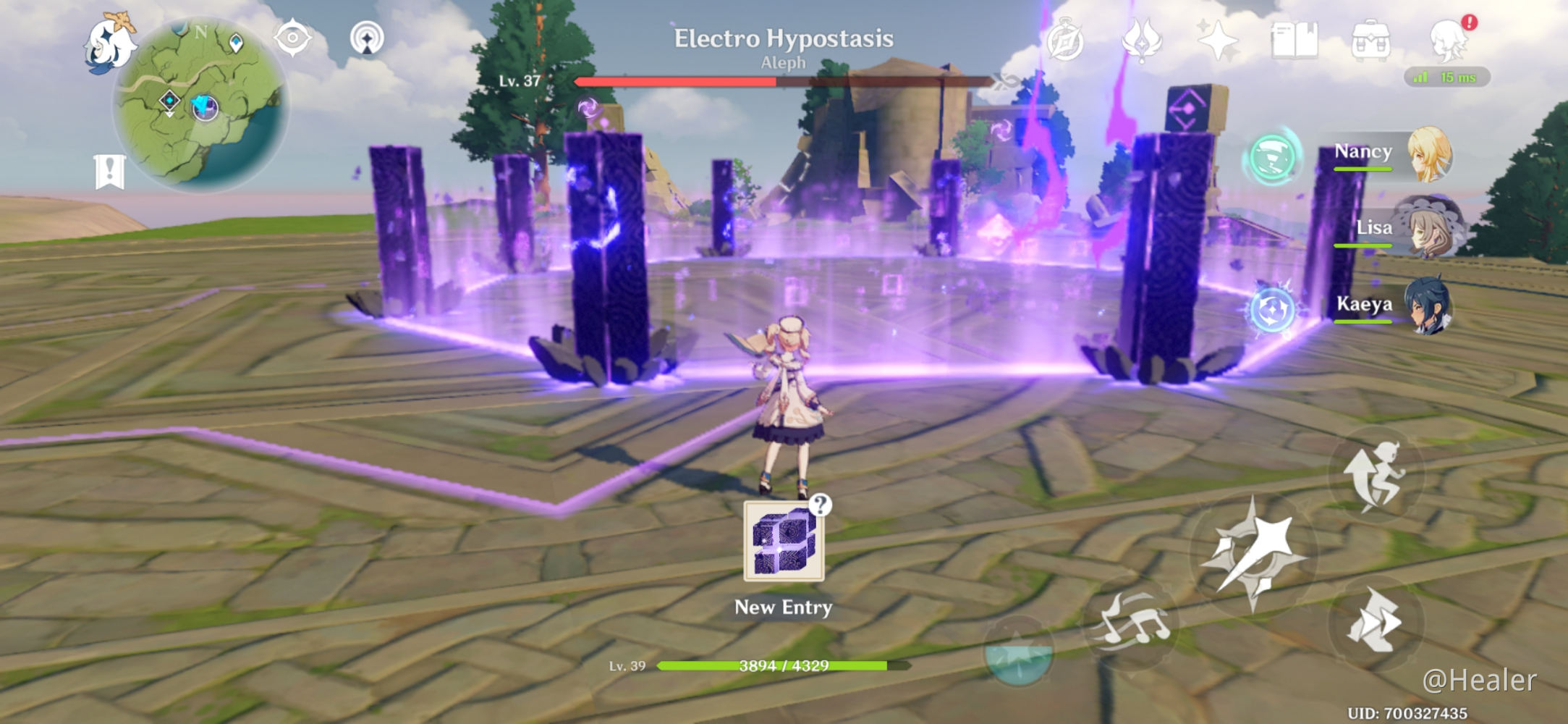Open the character screen wings icon
This screenshot has width=1568, height=724.
[x=1142, y=41]
